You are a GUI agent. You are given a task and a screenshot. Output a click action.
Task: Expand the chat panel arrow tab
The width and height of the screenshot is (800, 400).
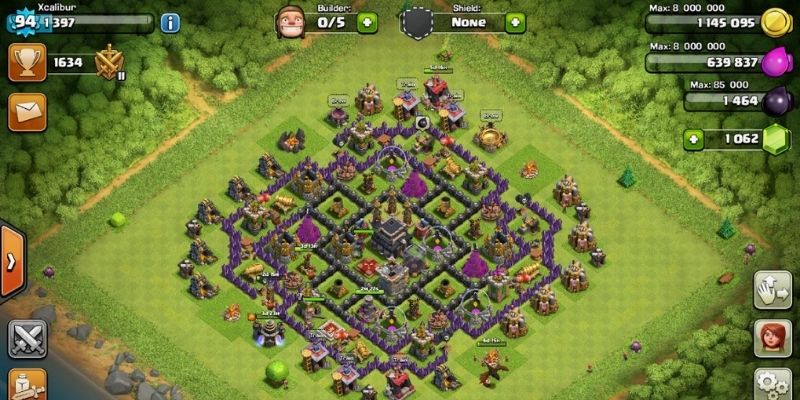click(11, 261)
